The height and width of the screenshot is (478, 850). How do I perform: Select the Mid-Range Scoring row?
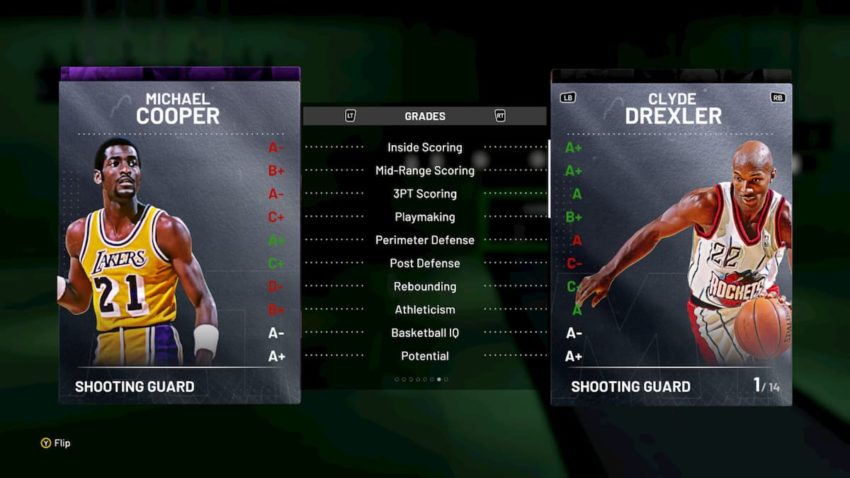coord(425,171)
